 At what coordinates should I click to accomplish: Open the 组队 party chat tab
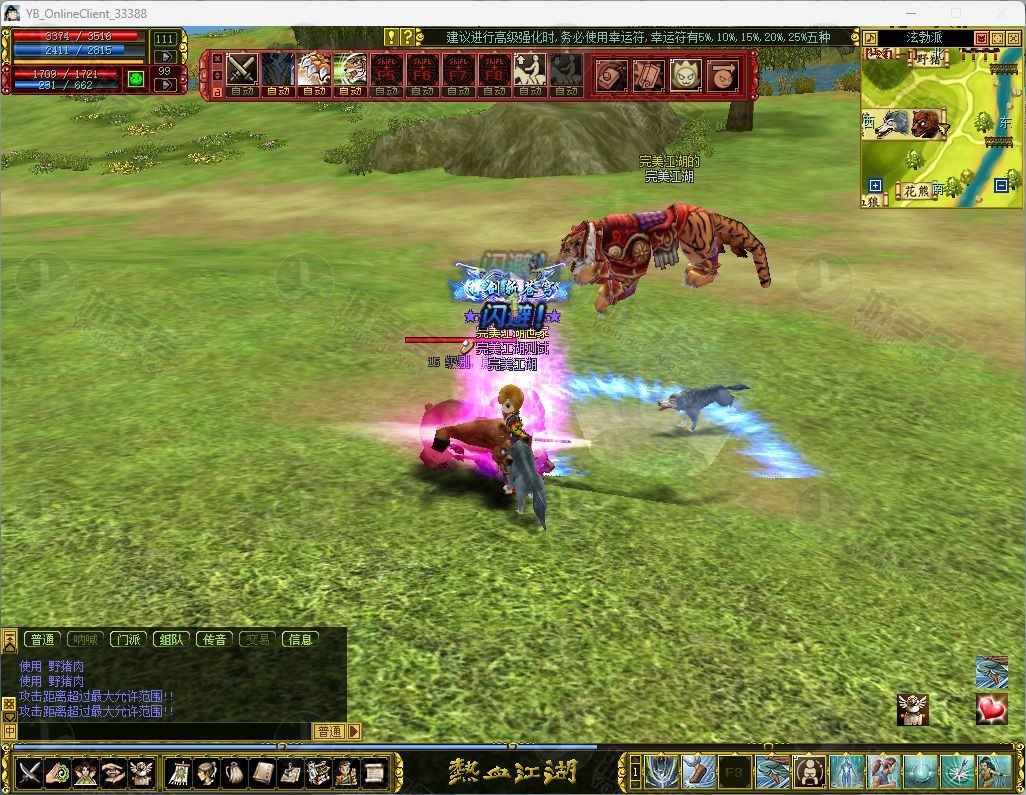pyautogui.click(x=171, y=639)
